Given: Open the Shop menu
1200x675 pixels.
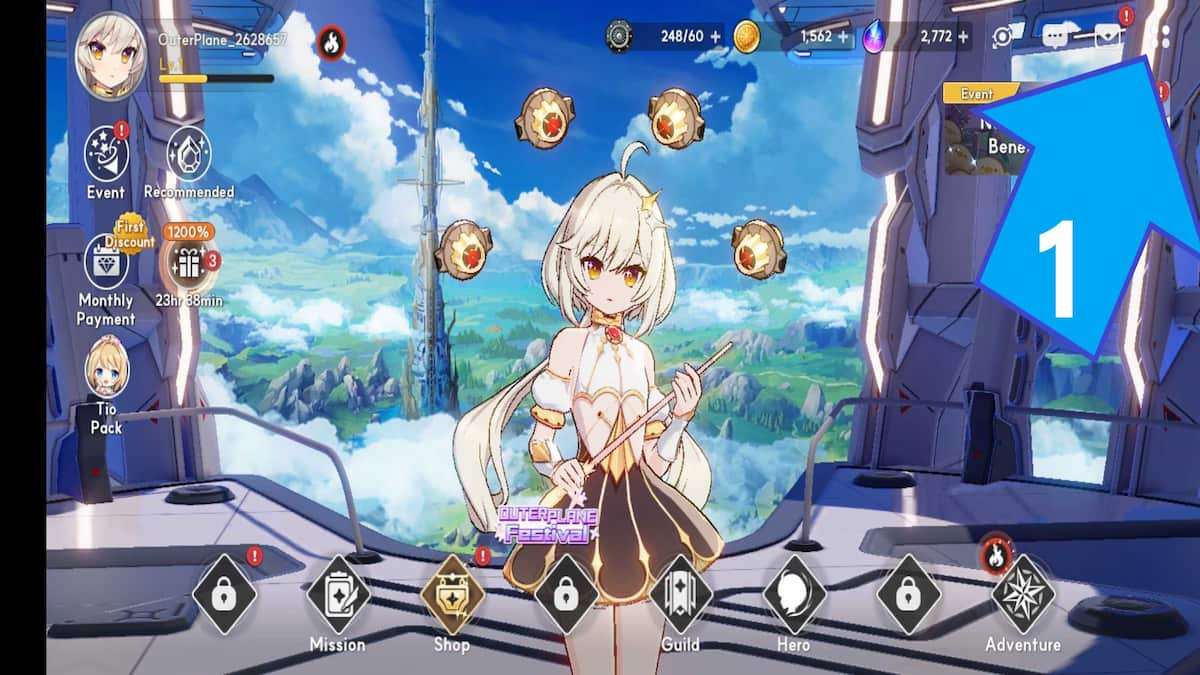Looking at the screenshot, I should (x=452, y=594).
